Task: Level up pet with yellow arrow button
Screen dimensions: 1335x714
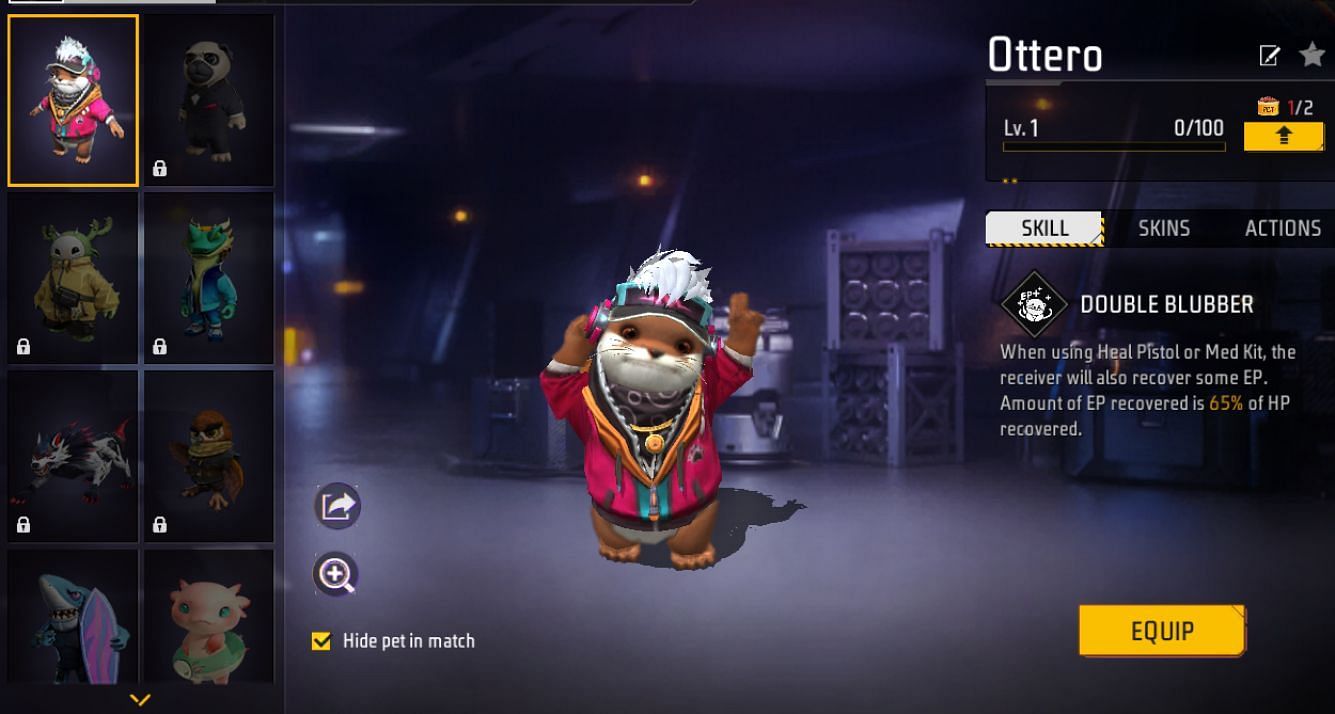Action: (x=1283, y=136)
